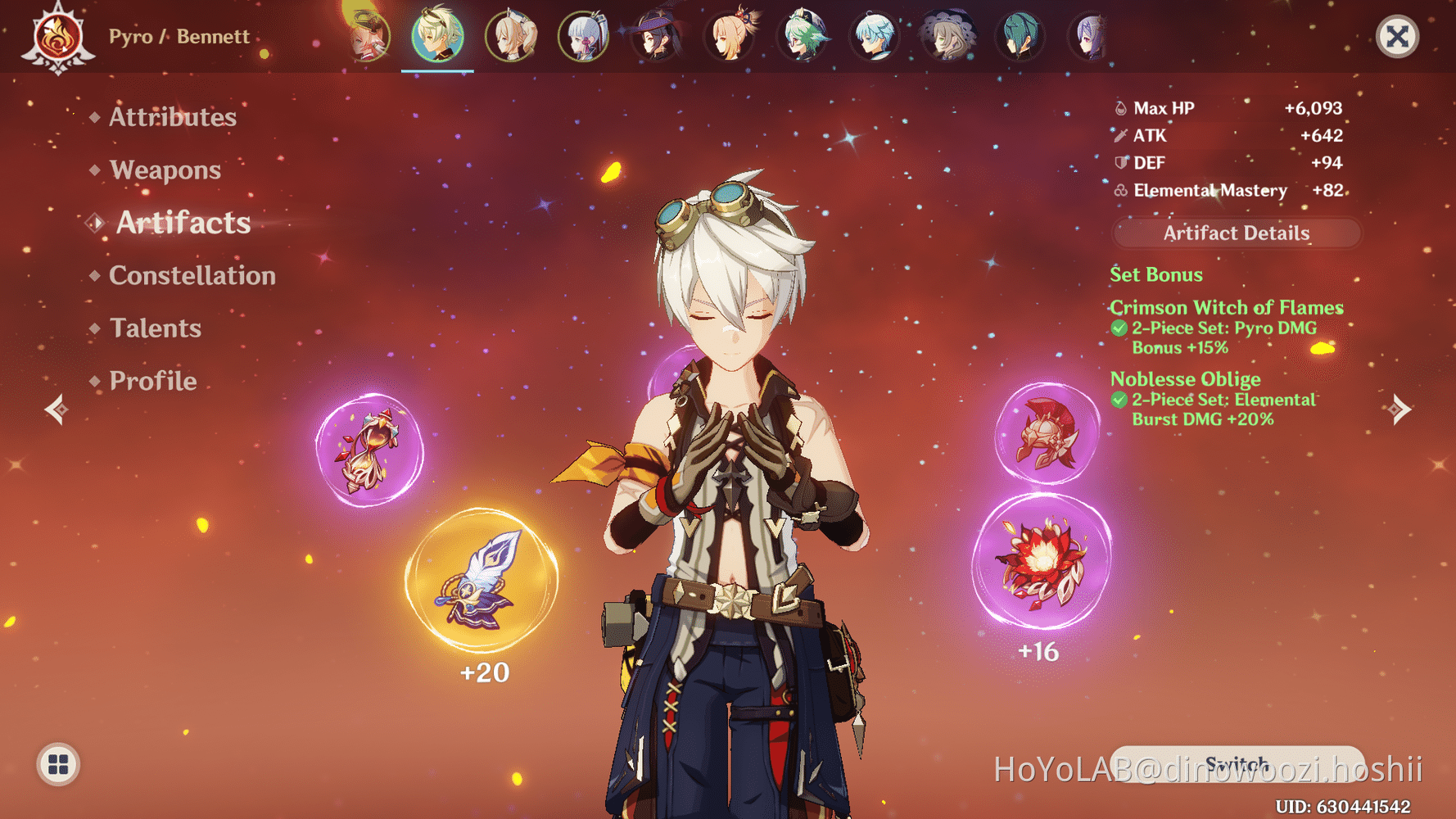Go to the previous character with the left arrow

tap(57, 409)
